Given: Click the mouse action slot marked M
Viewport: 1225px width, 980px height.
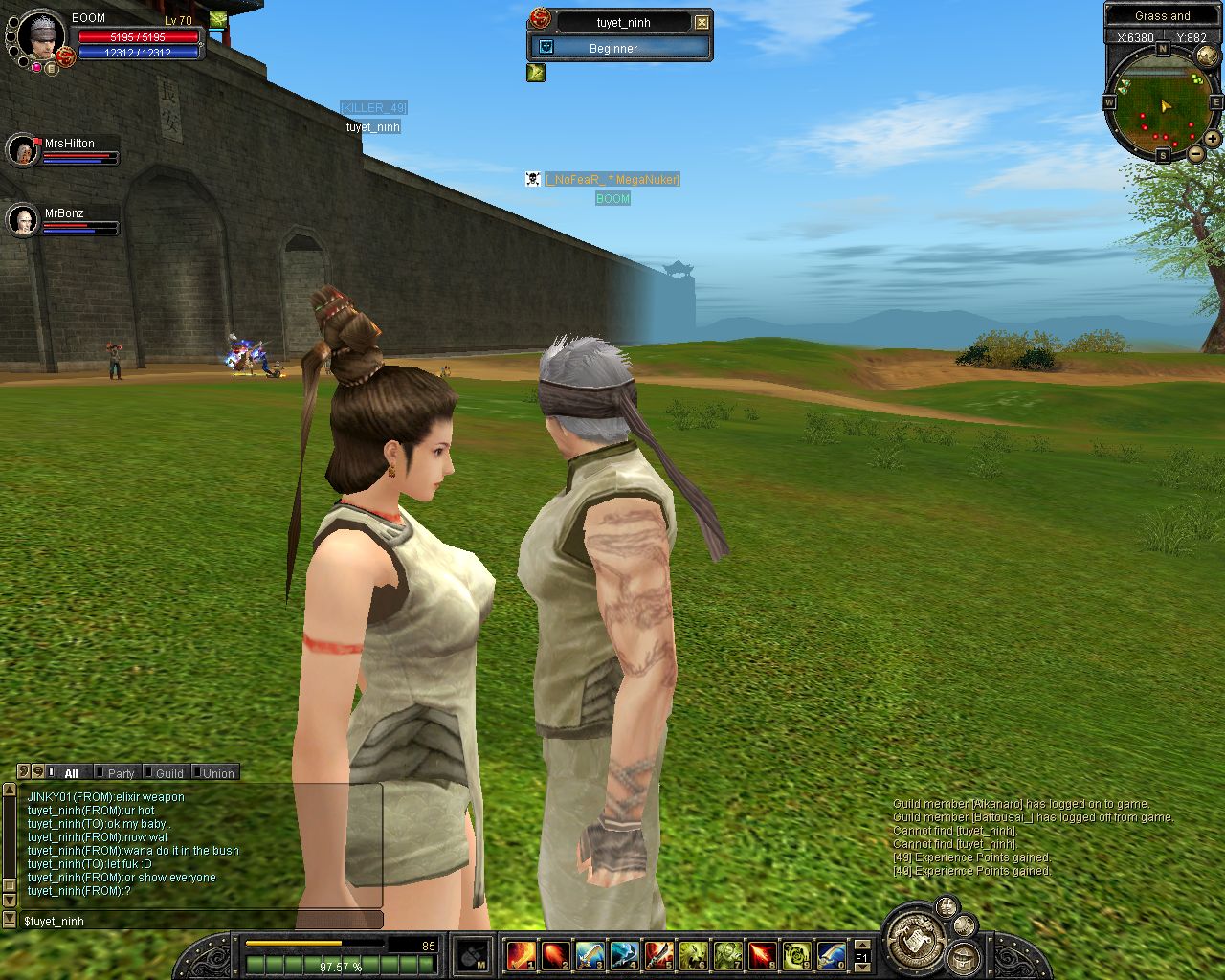Looking at the screenshot, I should 472,955.
